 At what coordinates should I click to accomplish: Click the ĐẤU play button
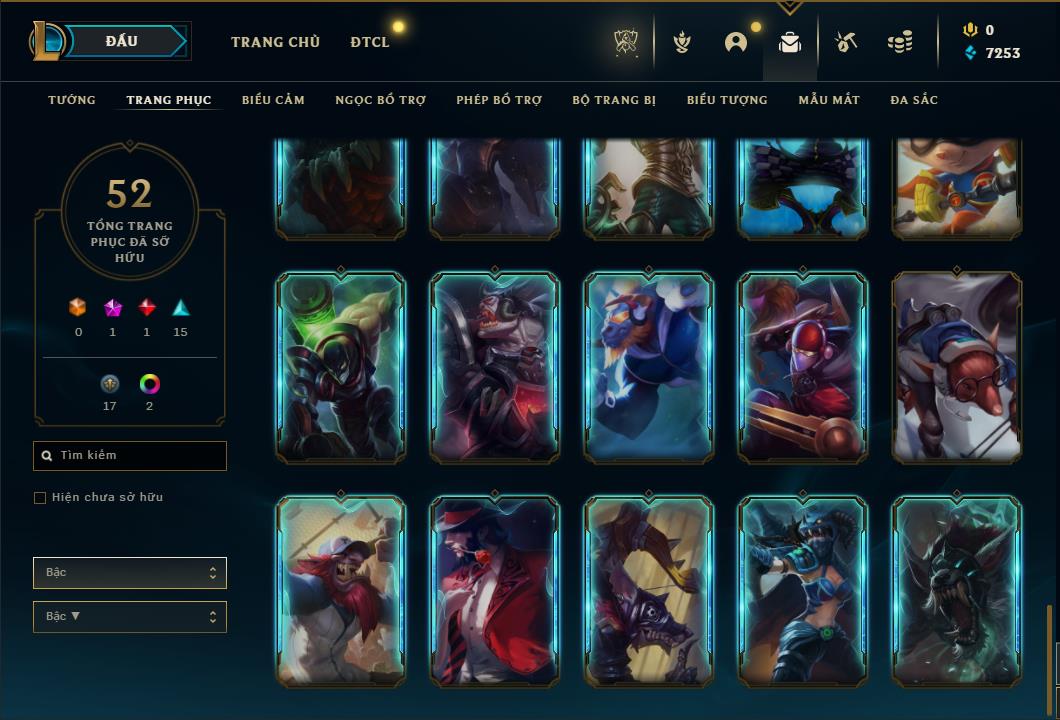(122, 41)
